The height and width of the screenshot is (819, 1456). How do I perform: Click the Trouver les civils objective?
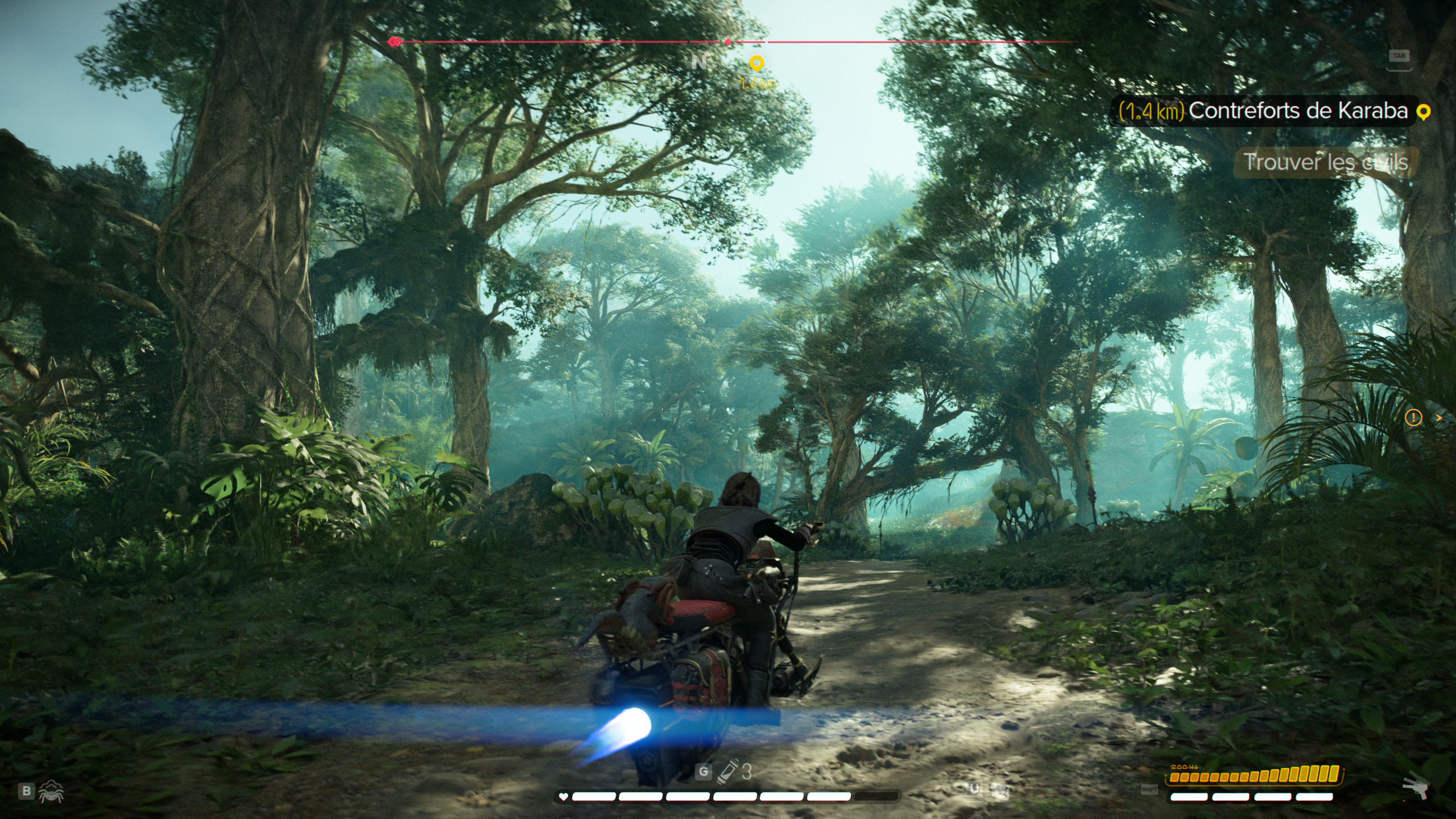pyautogui.click(x=1325, y=162)
